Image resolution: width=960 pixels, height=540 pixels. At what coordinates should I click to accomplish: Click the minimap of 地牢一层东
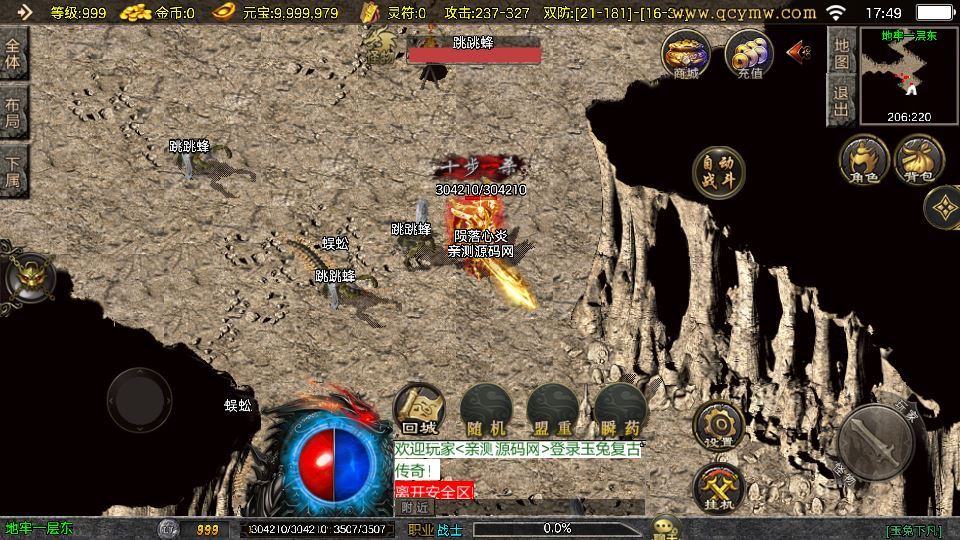[x=907, y=74]
